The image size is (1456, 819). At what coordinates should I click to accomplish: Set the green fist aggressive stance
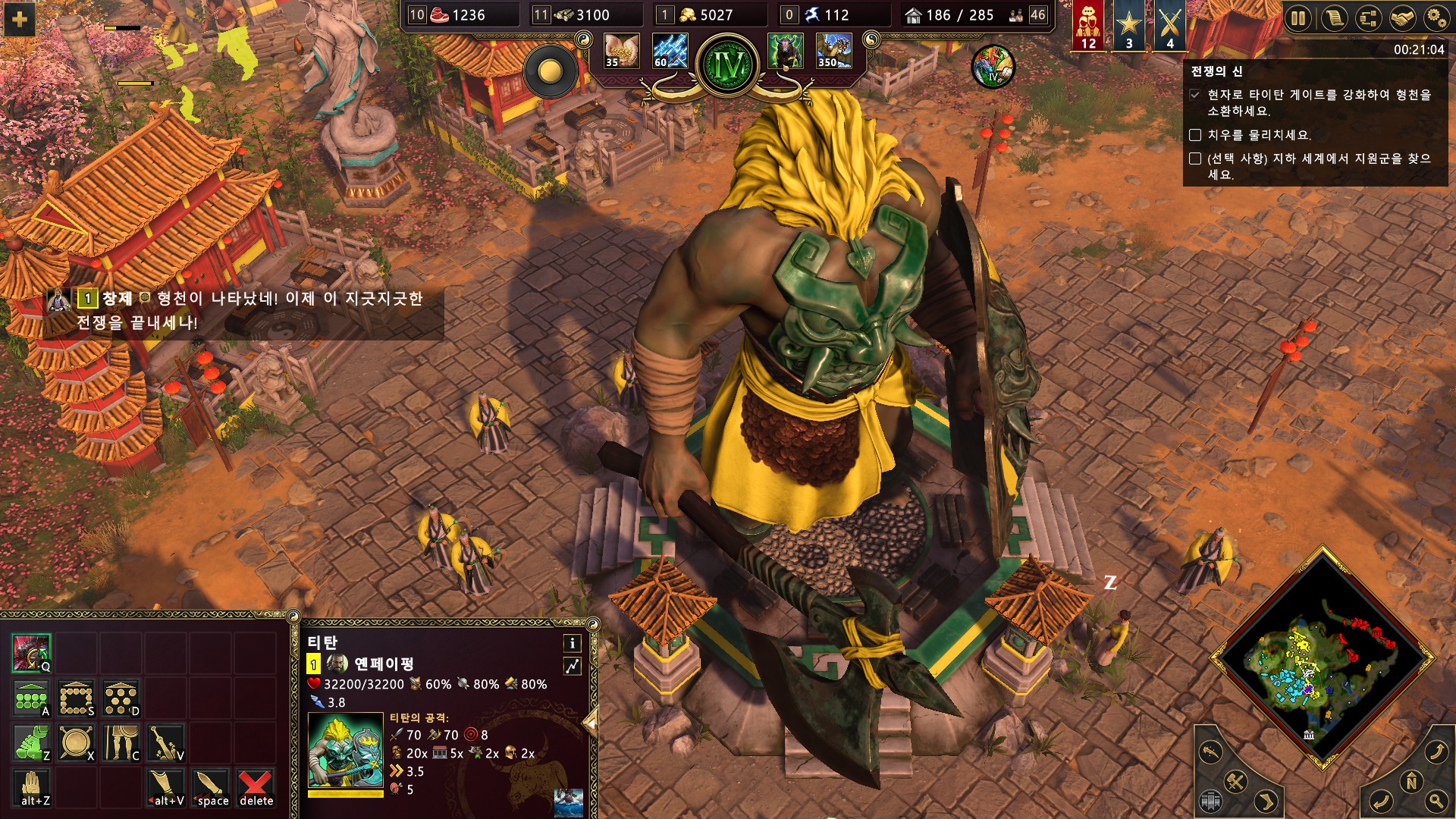pos(31,743)
